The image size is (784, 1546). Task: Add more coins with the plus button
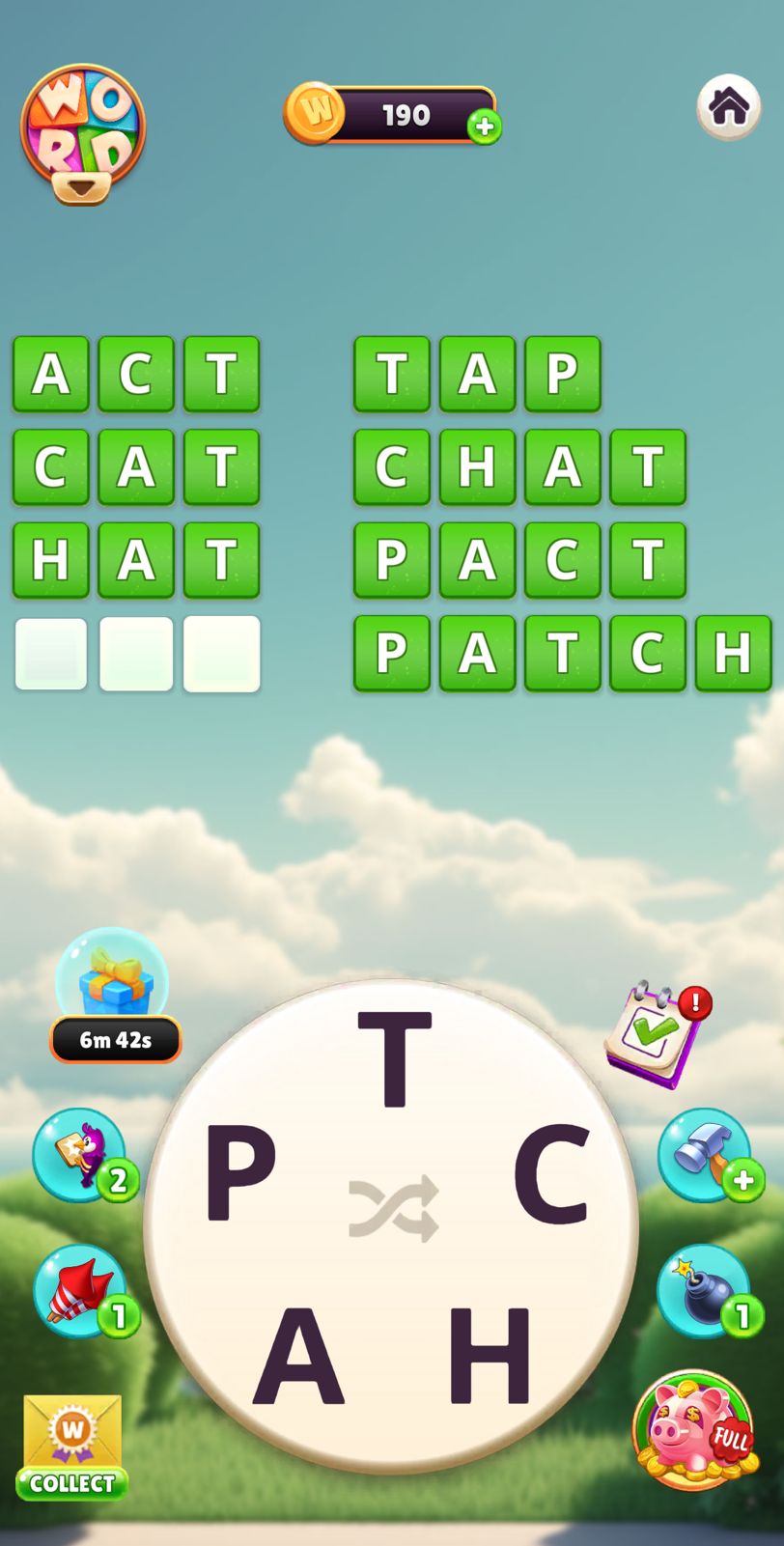484,126
